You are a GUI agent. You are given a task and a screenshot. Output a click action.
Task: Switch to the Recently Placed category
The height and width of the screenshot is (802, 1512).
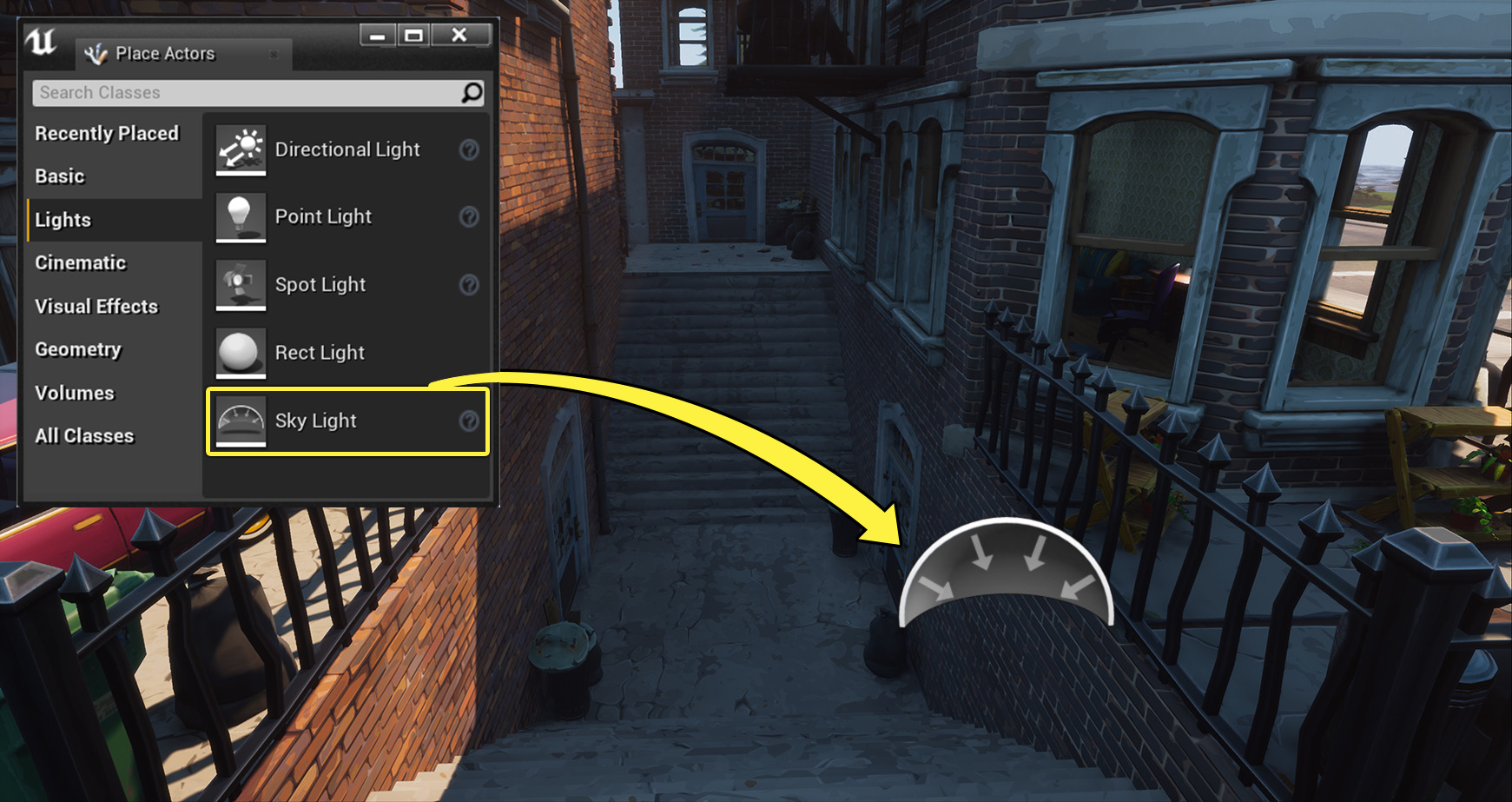[x=107, y=133]
